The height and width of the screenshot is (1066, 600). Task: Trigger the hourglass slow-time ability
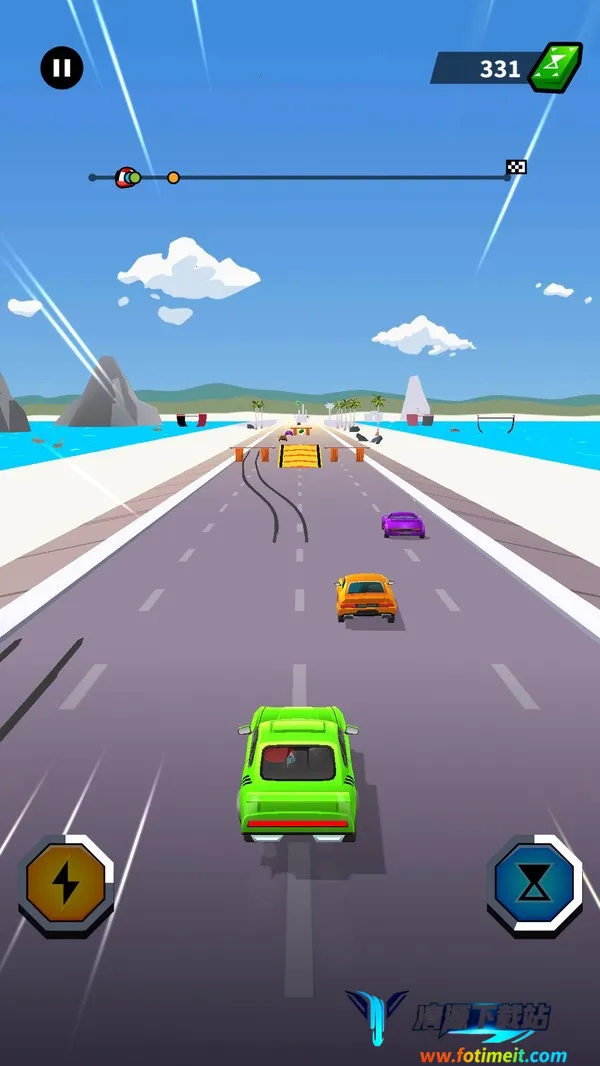535,884
